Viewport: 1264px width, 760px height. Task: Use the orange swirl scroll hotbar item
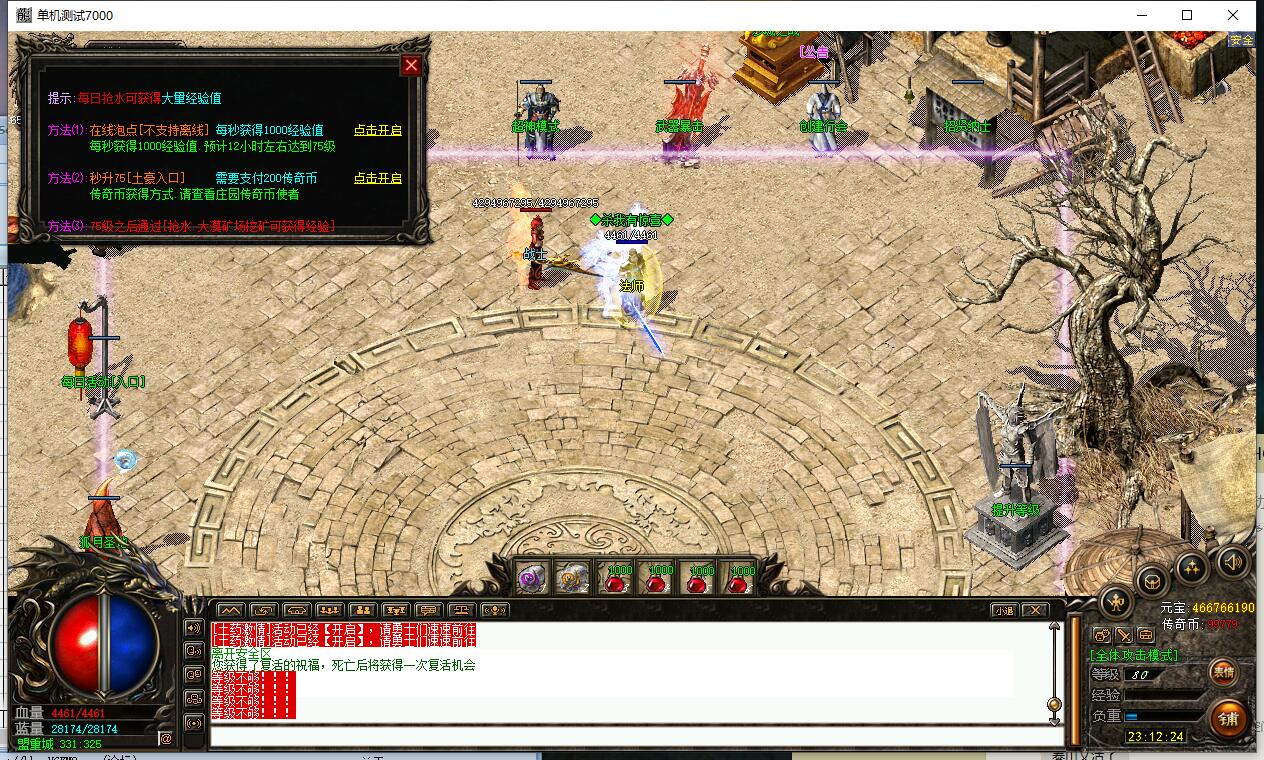point(573,579)
